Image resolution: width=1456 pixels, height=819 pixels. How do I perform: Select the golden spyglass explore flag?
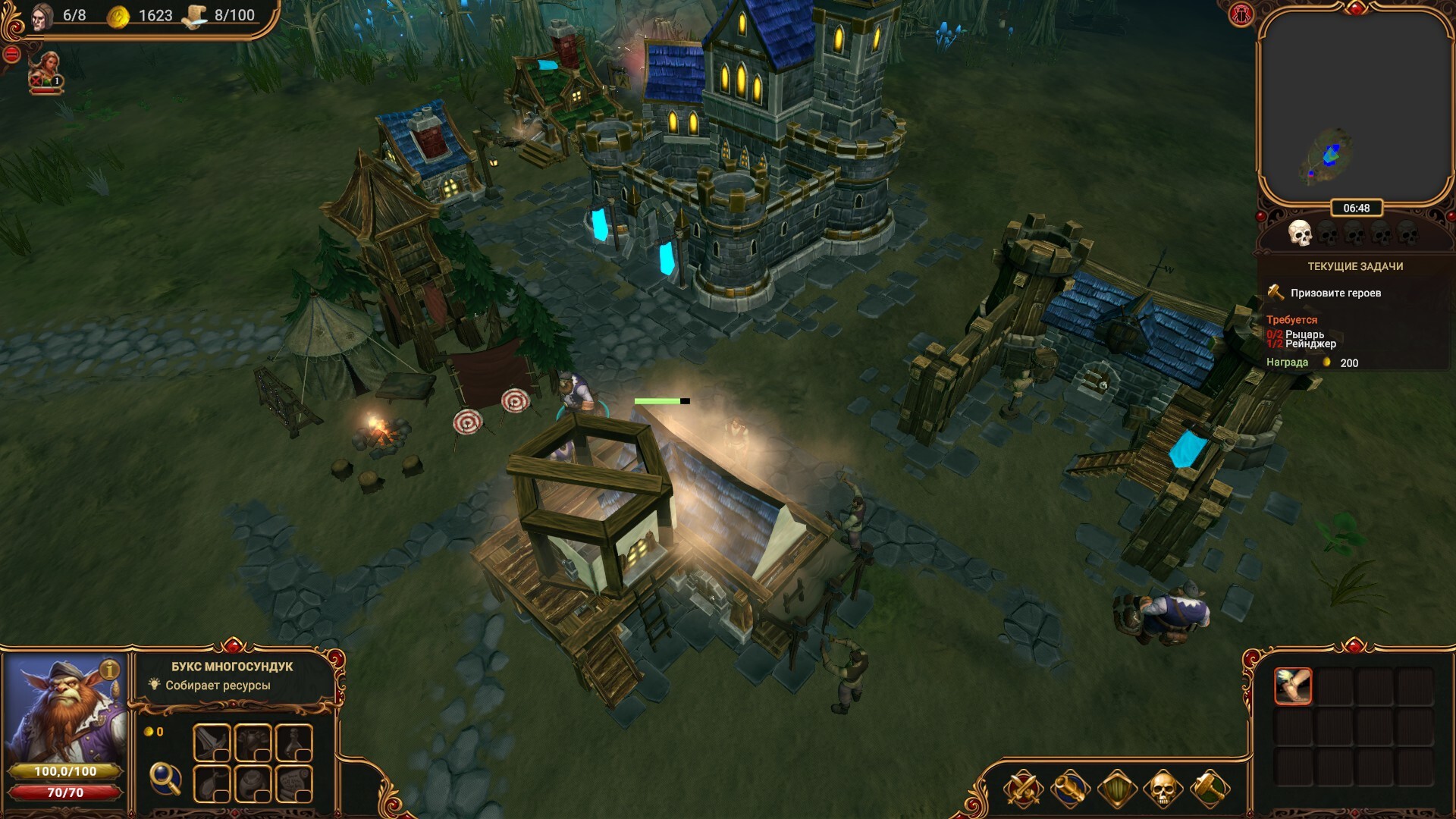1069,789
